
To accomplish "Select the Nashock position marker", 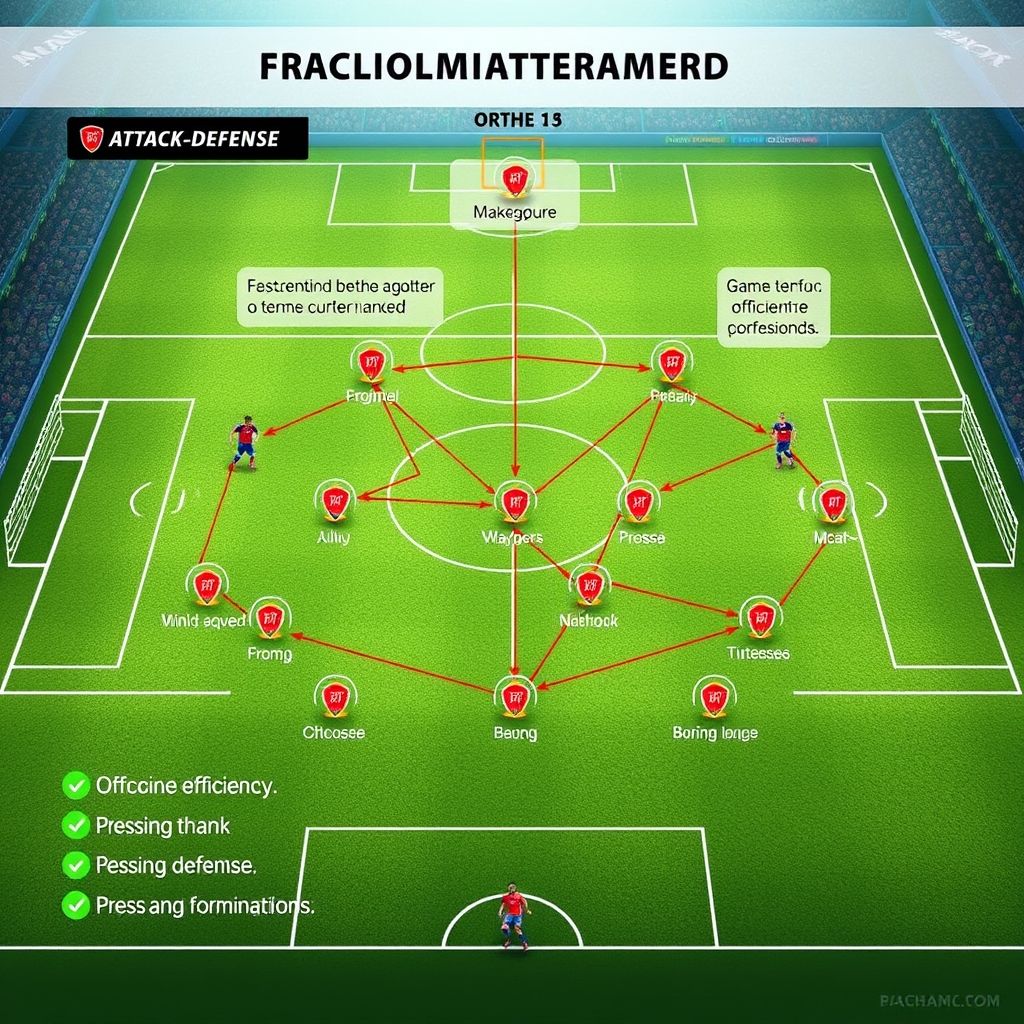I will click(589, 584).
